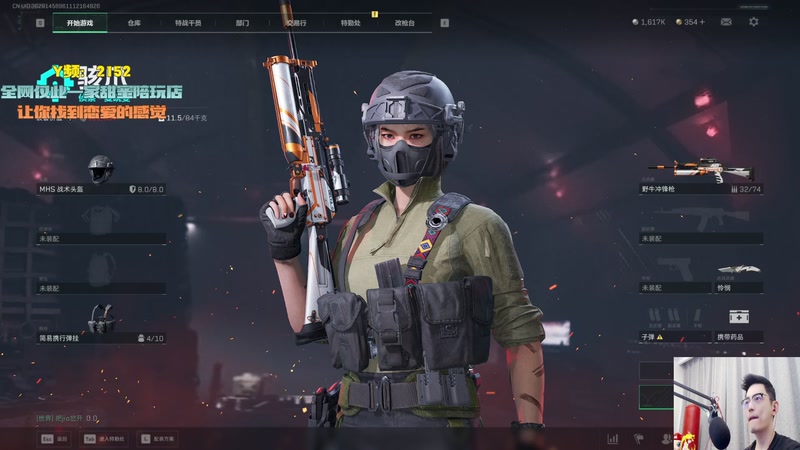
Task: Switch to the 部门 tab
Action: click(x=243, y=22)
